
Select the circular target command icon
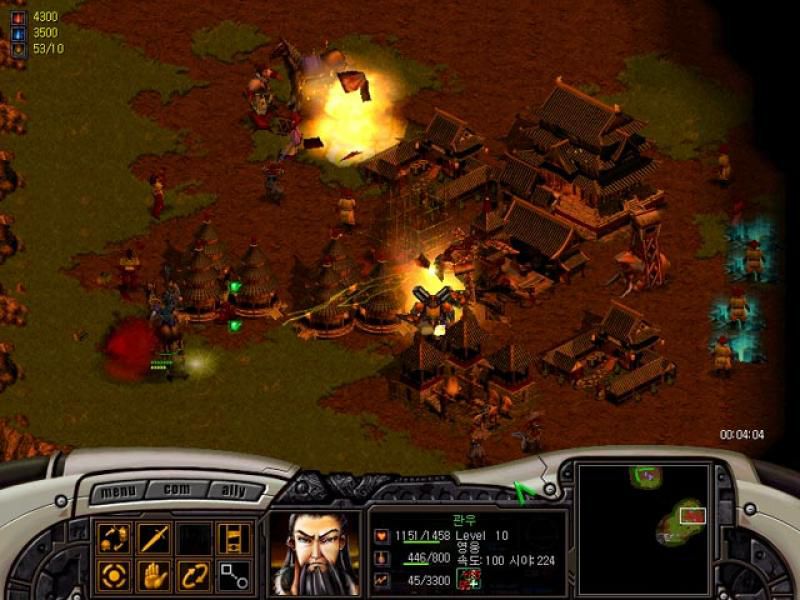click(114, 575)
